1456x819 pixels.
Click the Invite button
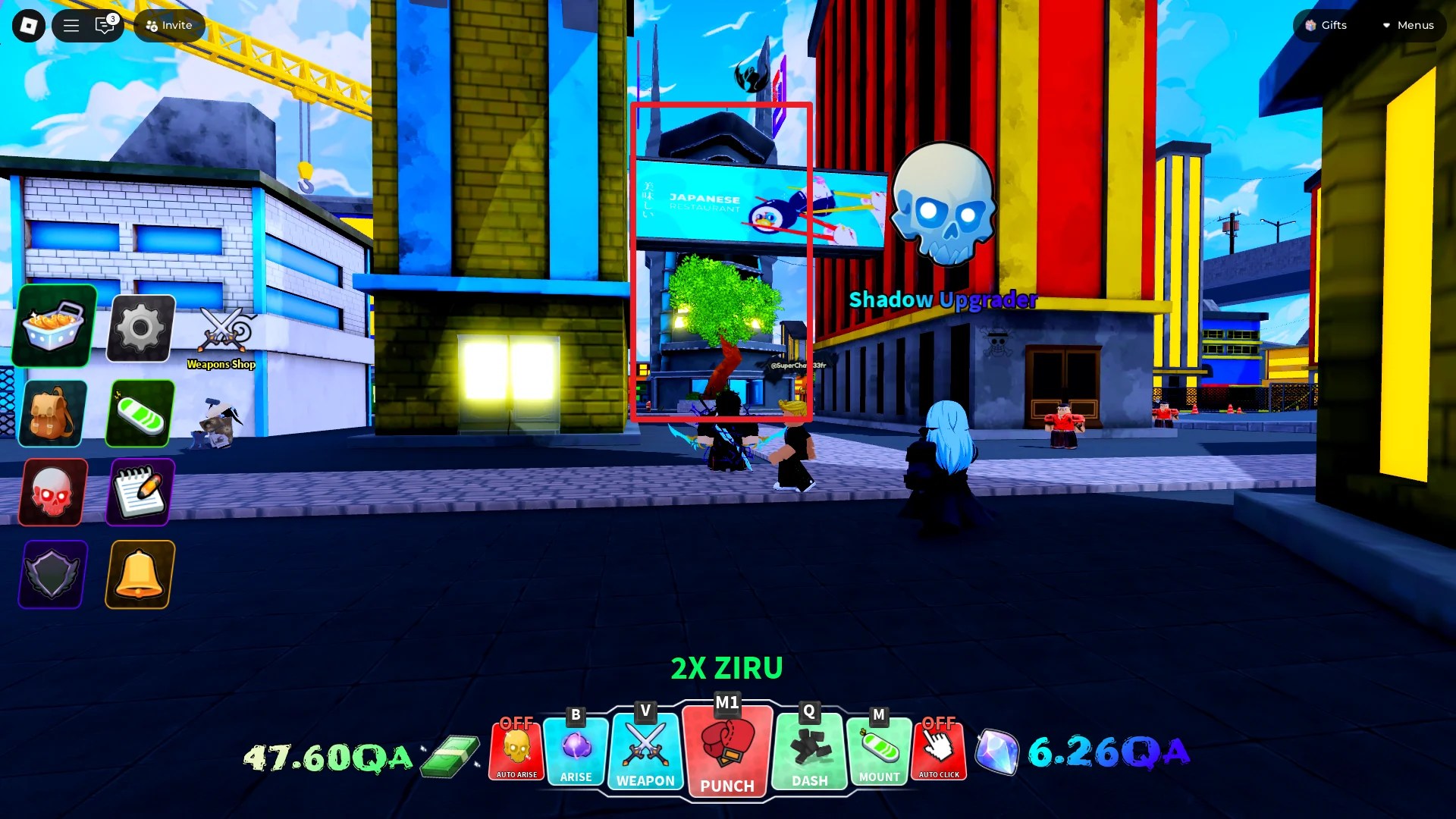[168, 25]
